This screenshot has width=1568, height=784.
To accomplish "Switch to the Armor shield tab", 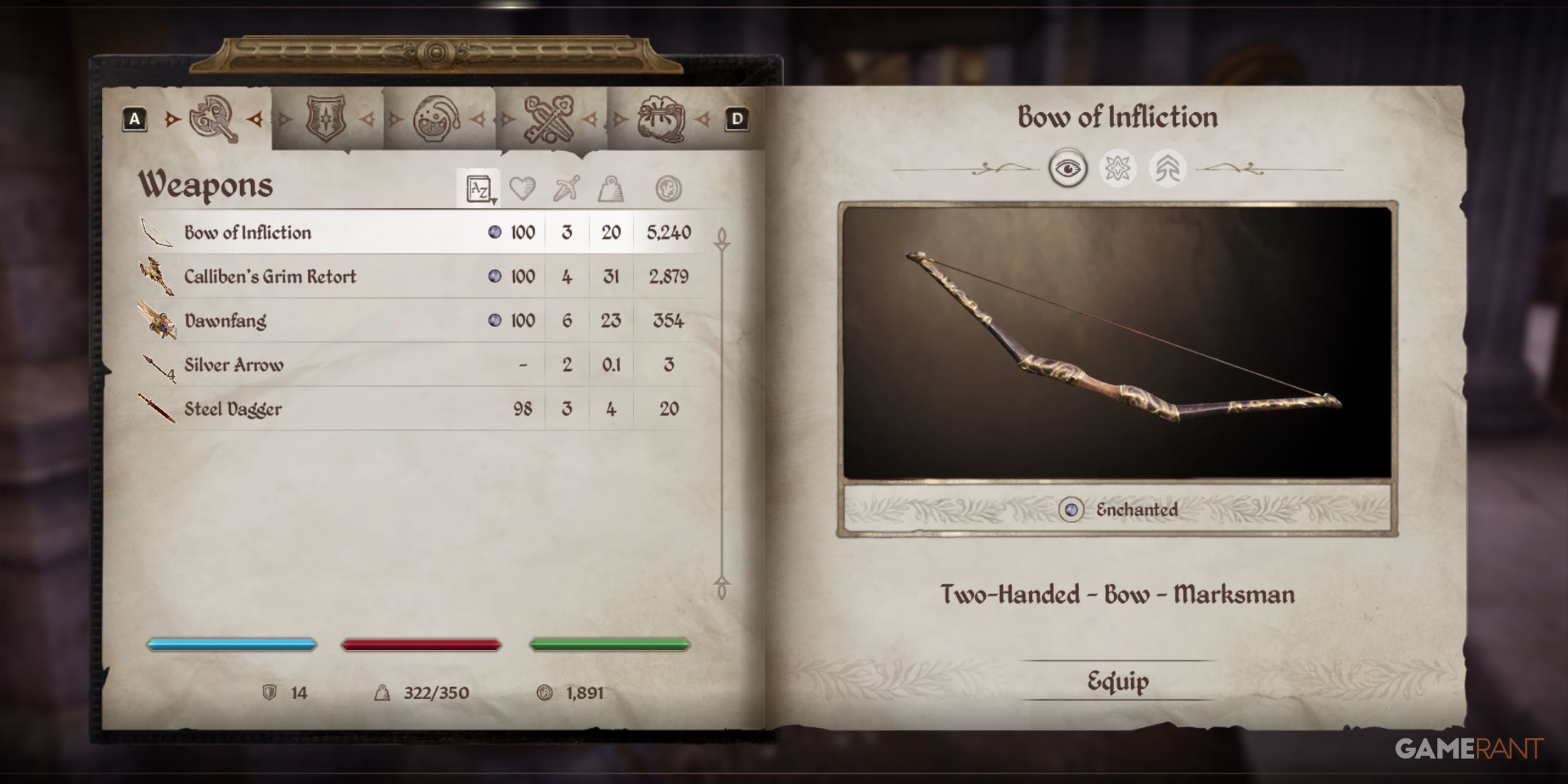I will pyautogui.click(x=324, y=120).
